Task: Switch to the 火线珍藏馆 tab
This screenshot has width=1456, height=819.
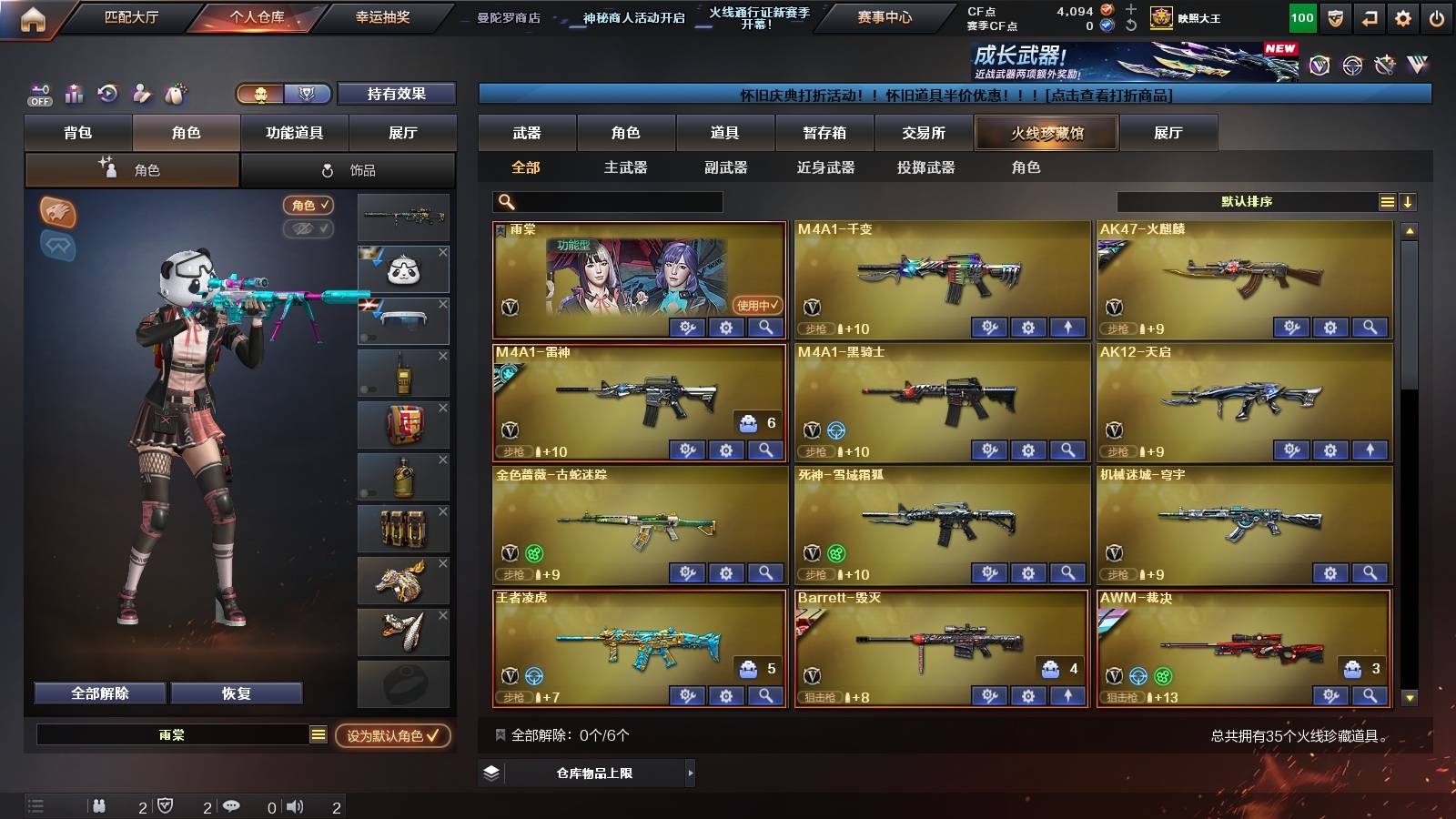Action: pos(1046,133)
